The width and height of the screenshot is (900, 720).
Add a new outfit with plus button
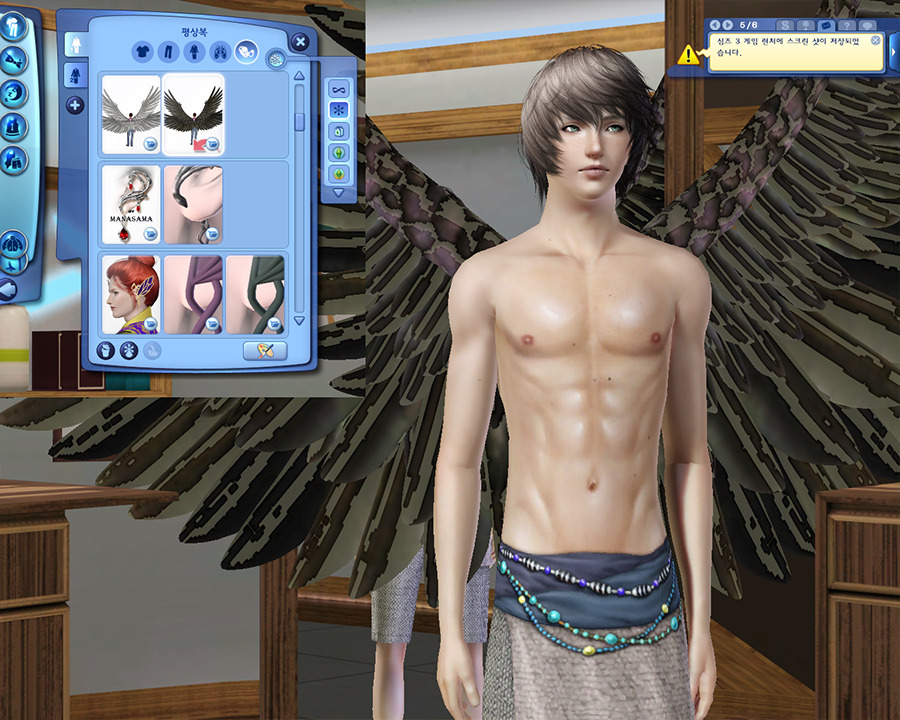point(75,105)
